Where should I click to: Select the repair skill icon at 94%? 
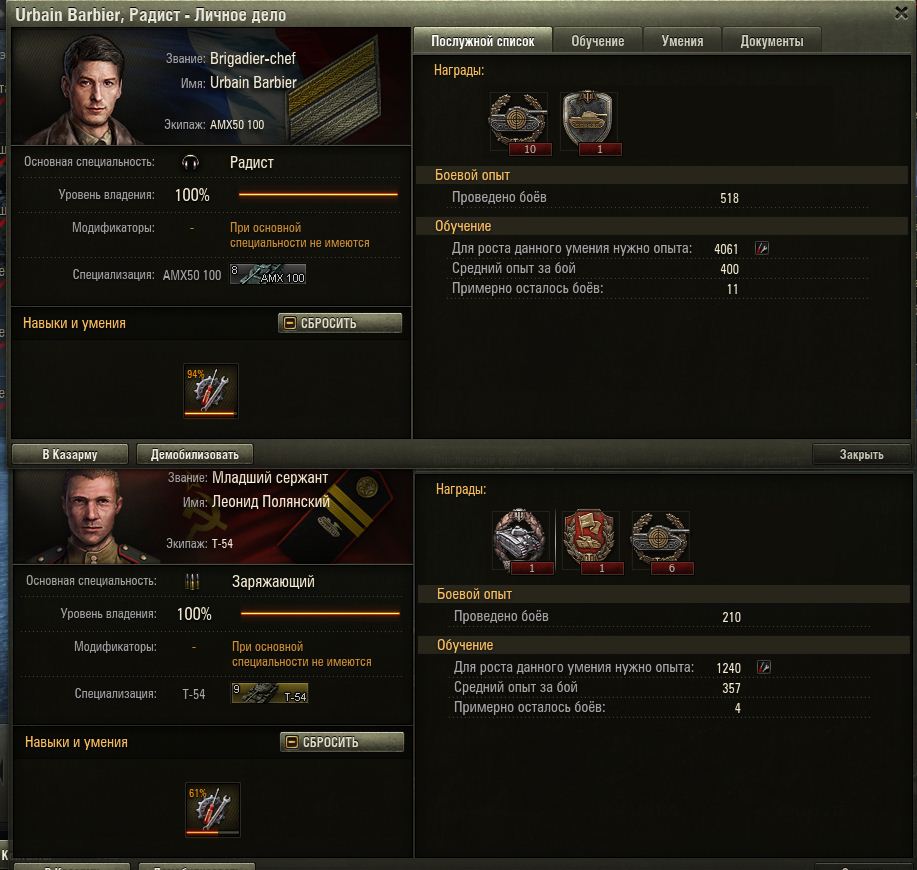(211, 390)
